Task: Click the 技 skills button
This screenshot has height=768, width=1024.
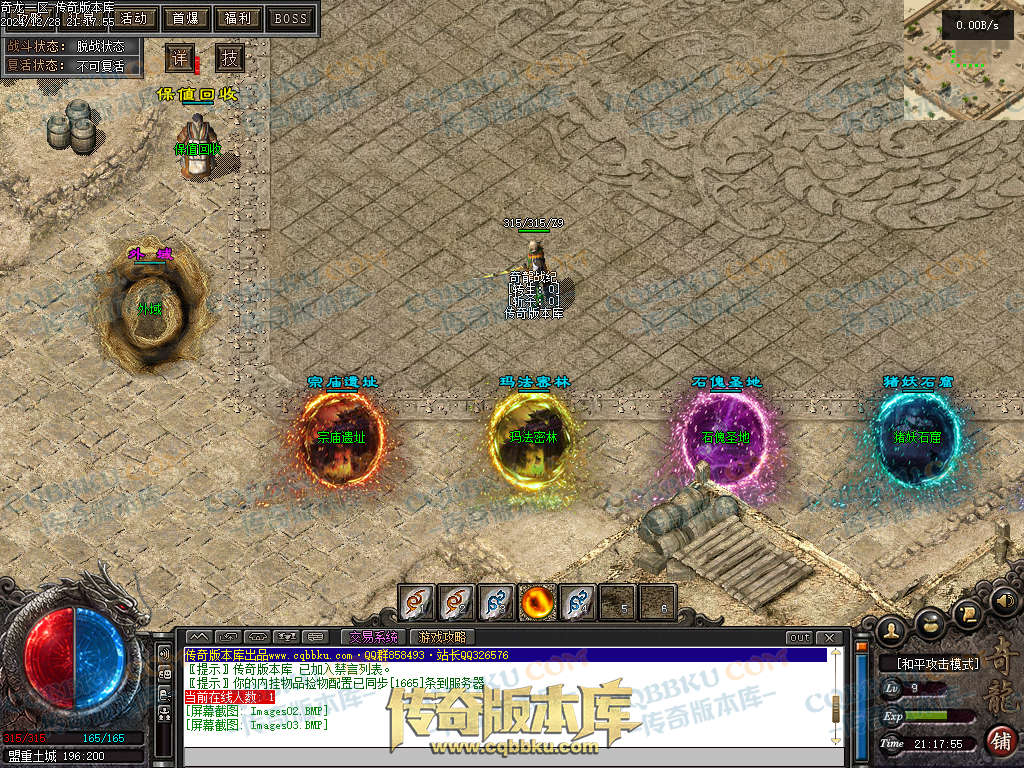Action: point(230,58)
